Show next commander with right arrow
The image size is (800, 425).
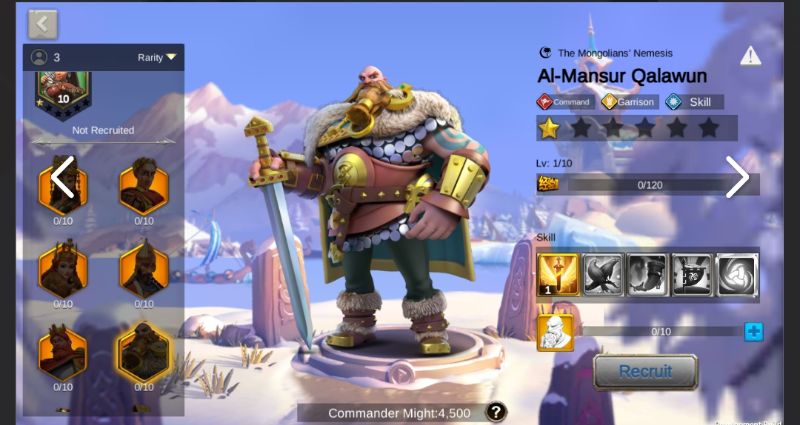click(x=737, y=178)
